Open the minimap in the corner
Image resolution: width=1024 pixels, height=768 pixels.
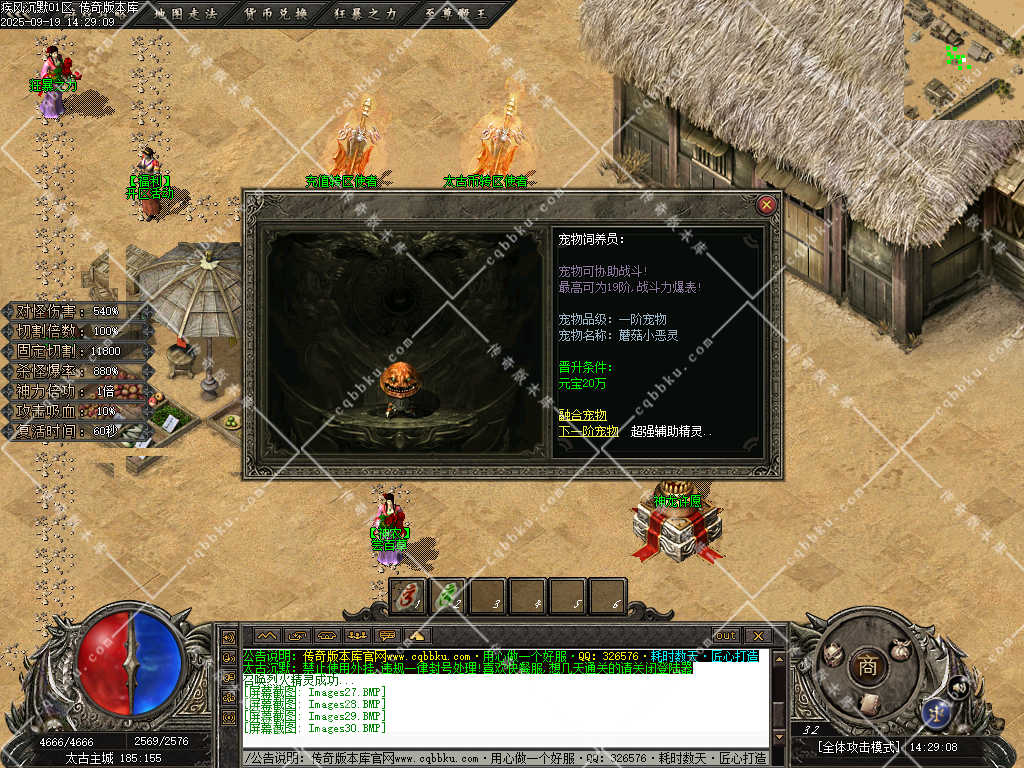click(x=963, y=58)
